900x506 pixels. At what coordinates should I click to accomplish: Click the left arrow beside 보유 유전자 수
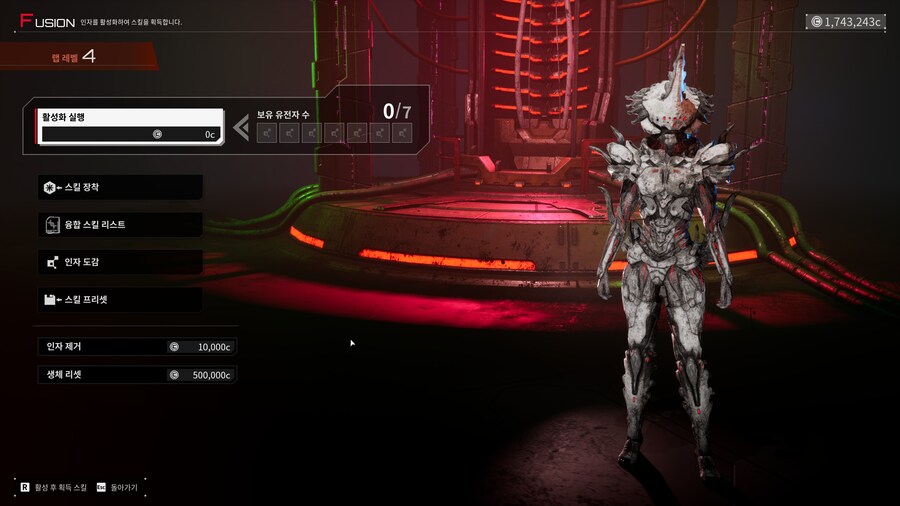click(x=241, y=127)
